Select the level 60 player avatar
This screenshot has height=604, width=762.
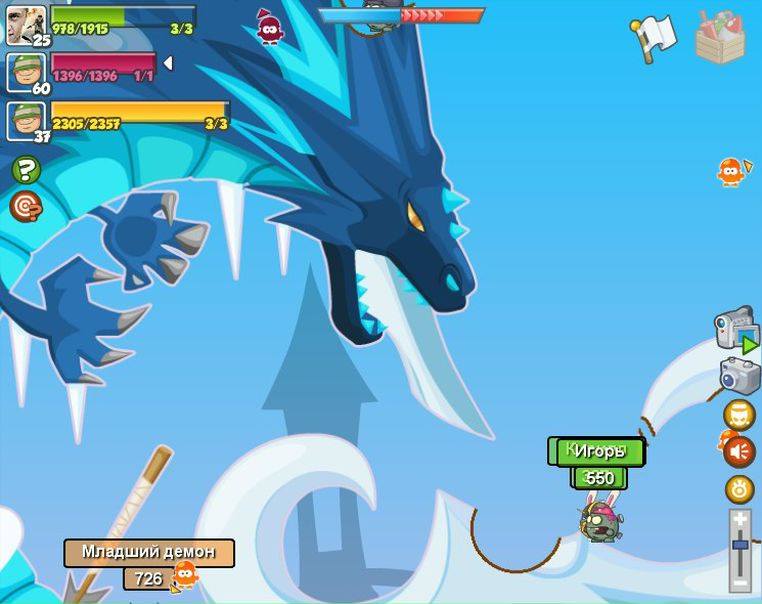[x=26, y=72]
